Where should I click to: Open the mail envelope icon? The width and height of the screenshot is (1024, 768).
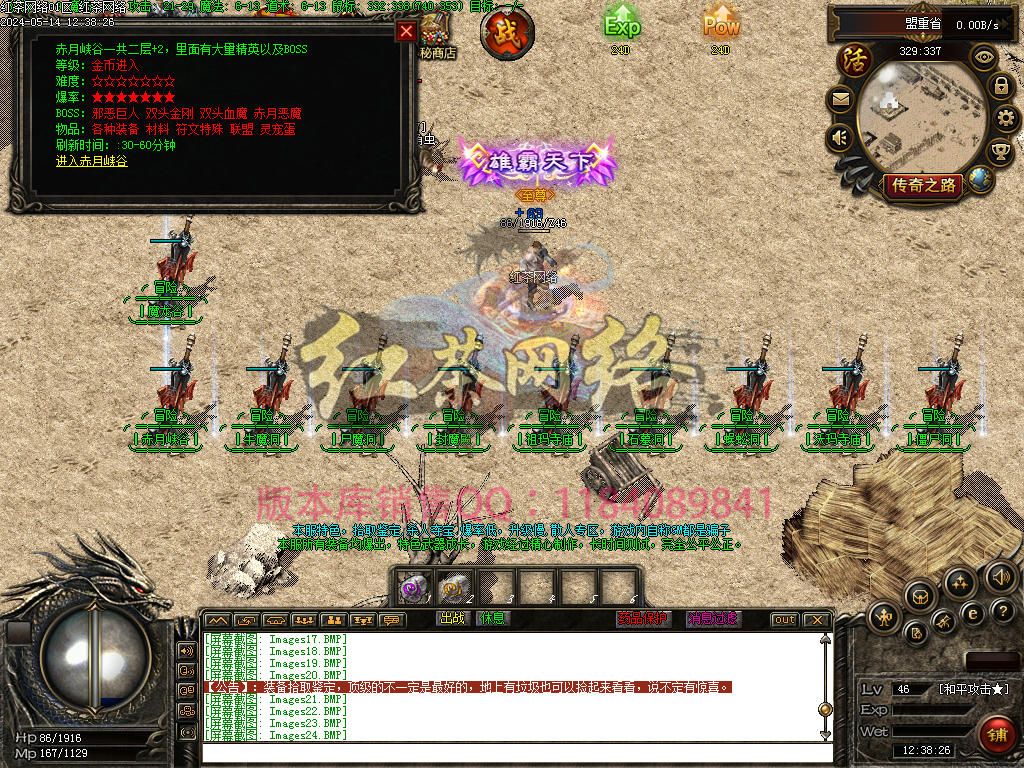[840, 99]
